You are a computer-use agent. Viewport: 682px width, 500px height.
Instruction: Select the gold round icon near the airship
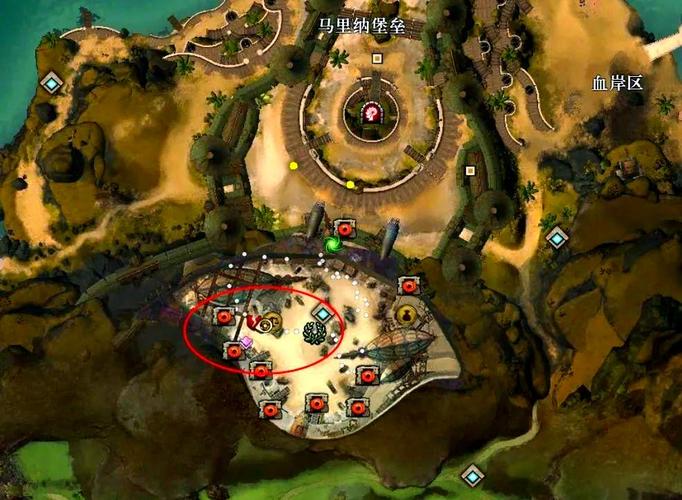point(407,315)
